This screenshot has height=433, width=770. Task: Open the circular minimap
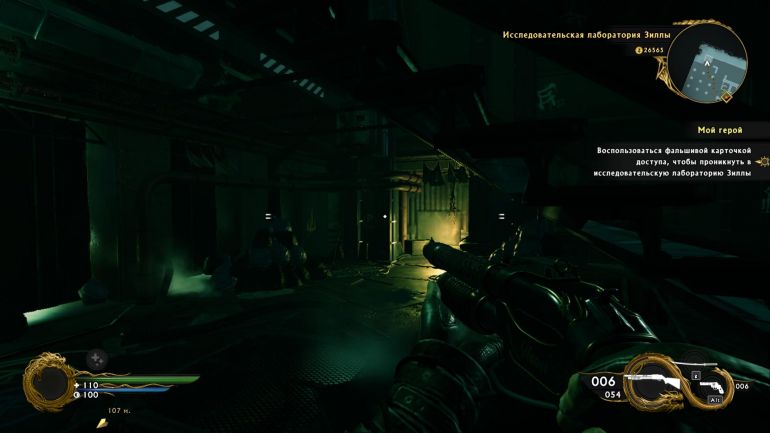click(707, 63)
